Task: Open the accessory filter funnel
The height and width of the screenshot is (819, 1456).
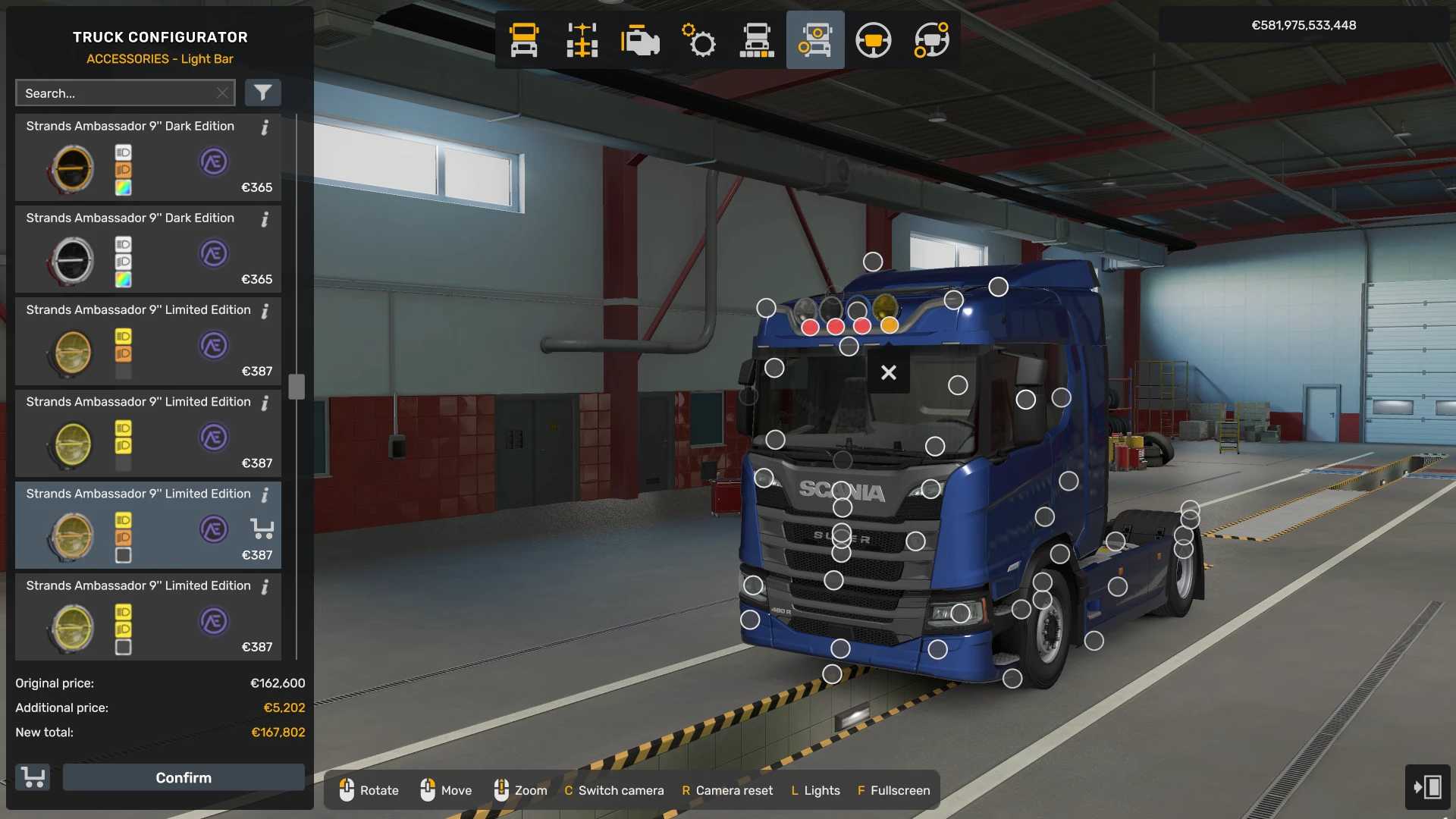Action: [262, 93]
